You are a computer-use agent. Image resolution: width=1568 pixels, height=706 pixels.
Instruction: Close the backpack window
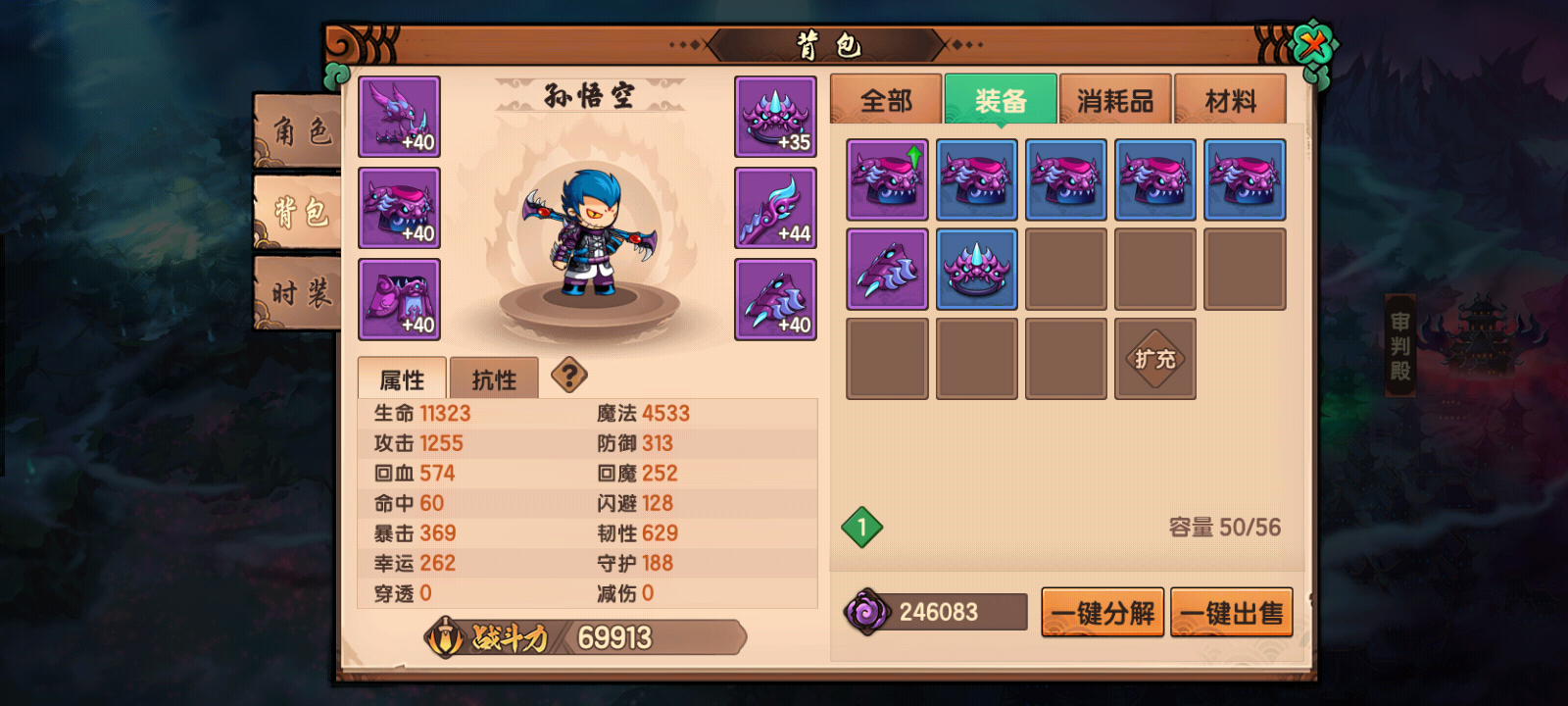[1313, 45]
